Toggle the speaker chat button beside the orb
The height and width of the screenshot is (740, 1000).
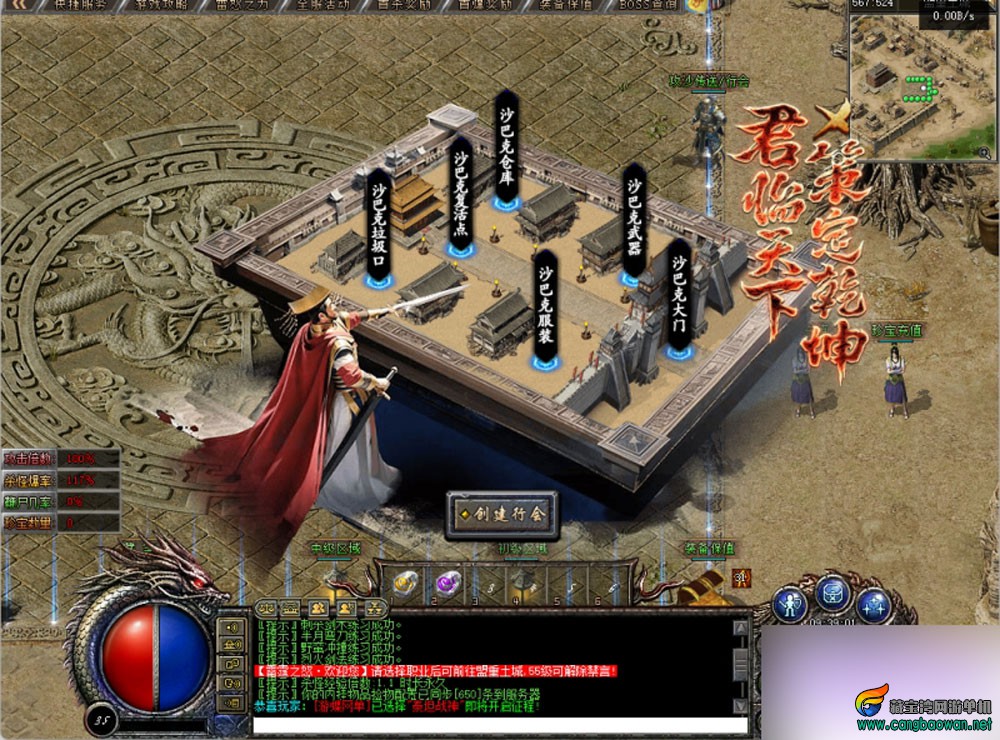point(233,628)
